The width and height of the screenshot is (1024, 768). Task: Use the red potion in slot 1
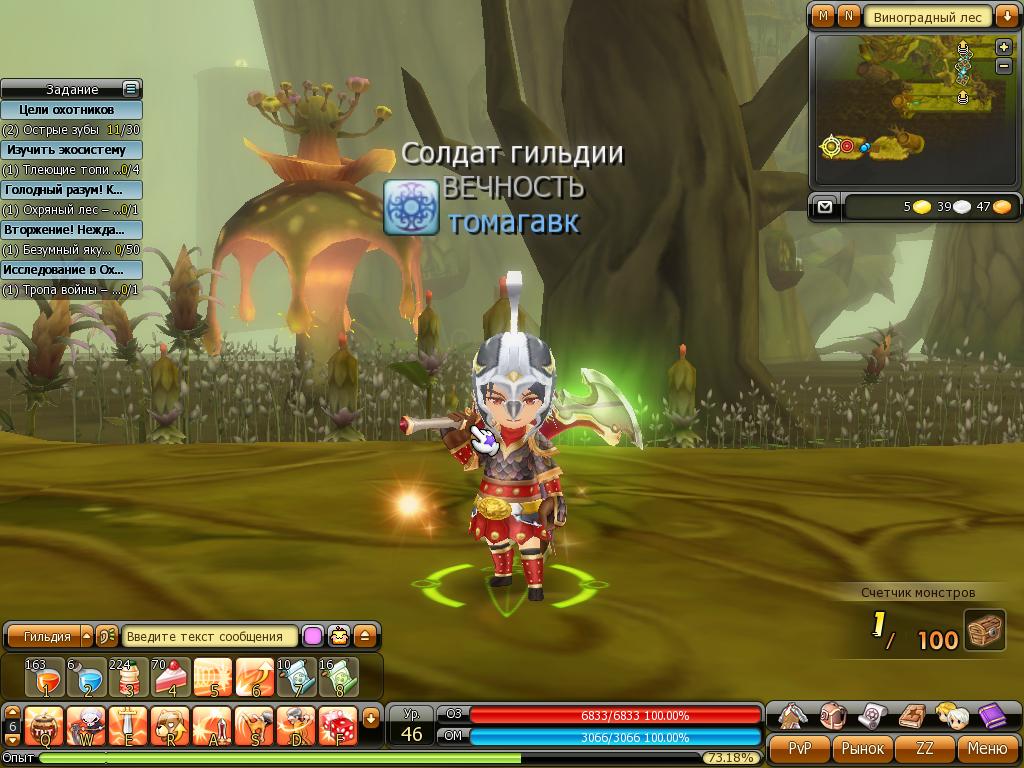pyautogui.click(x=45, y=678)
